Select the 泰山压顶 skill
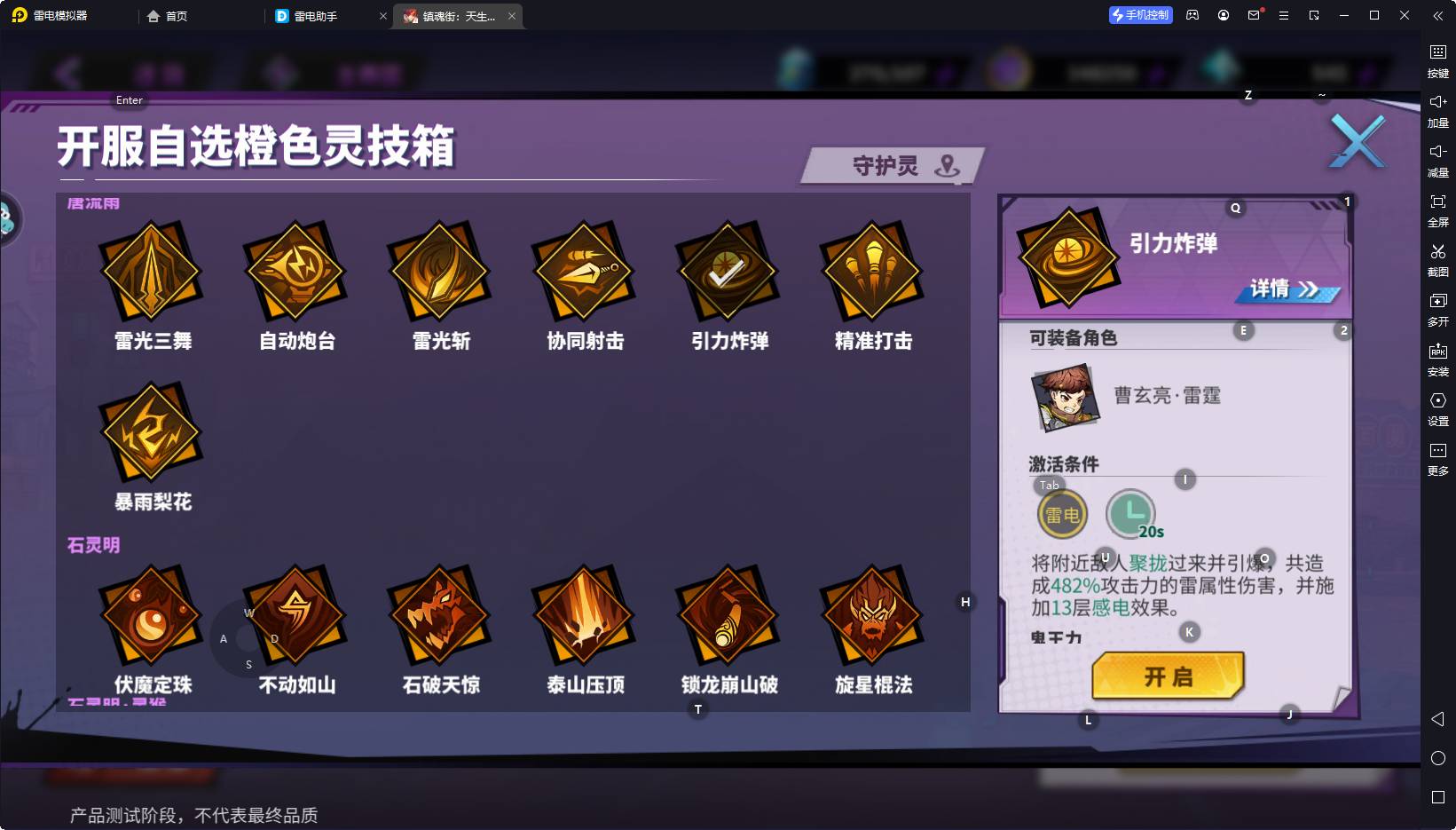The height and width of the screenshot is (830, 1456). [x=584, y=615]
